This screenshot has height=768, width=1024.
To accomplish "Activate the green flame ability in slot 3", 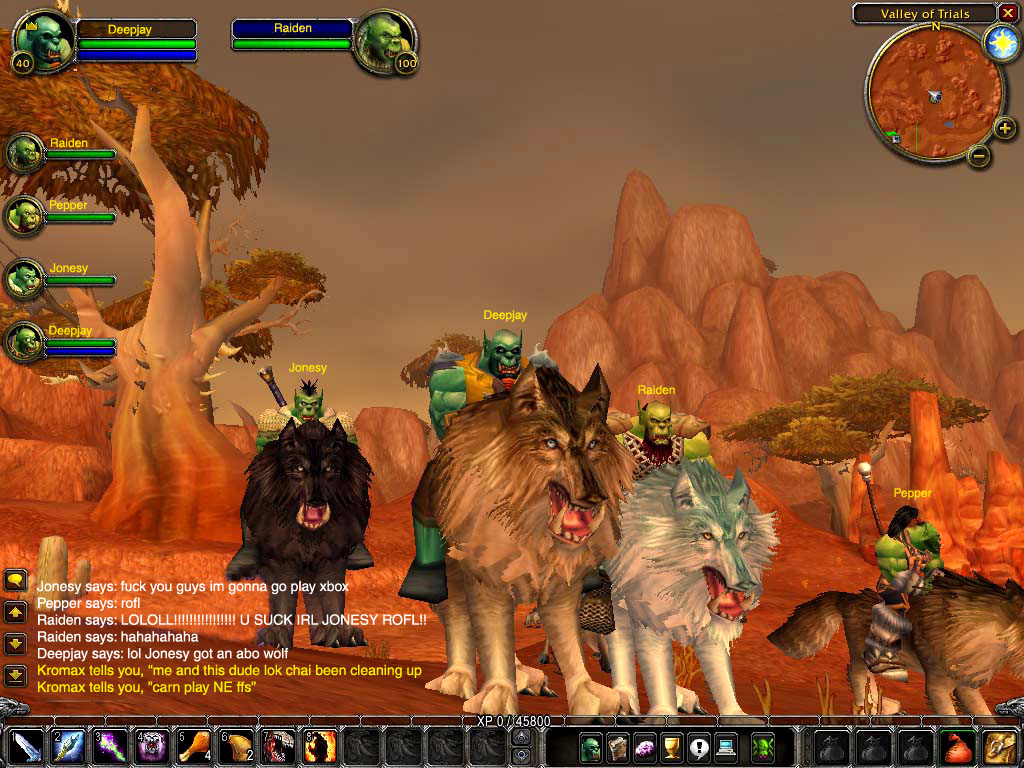I will [x=110, y=747].
